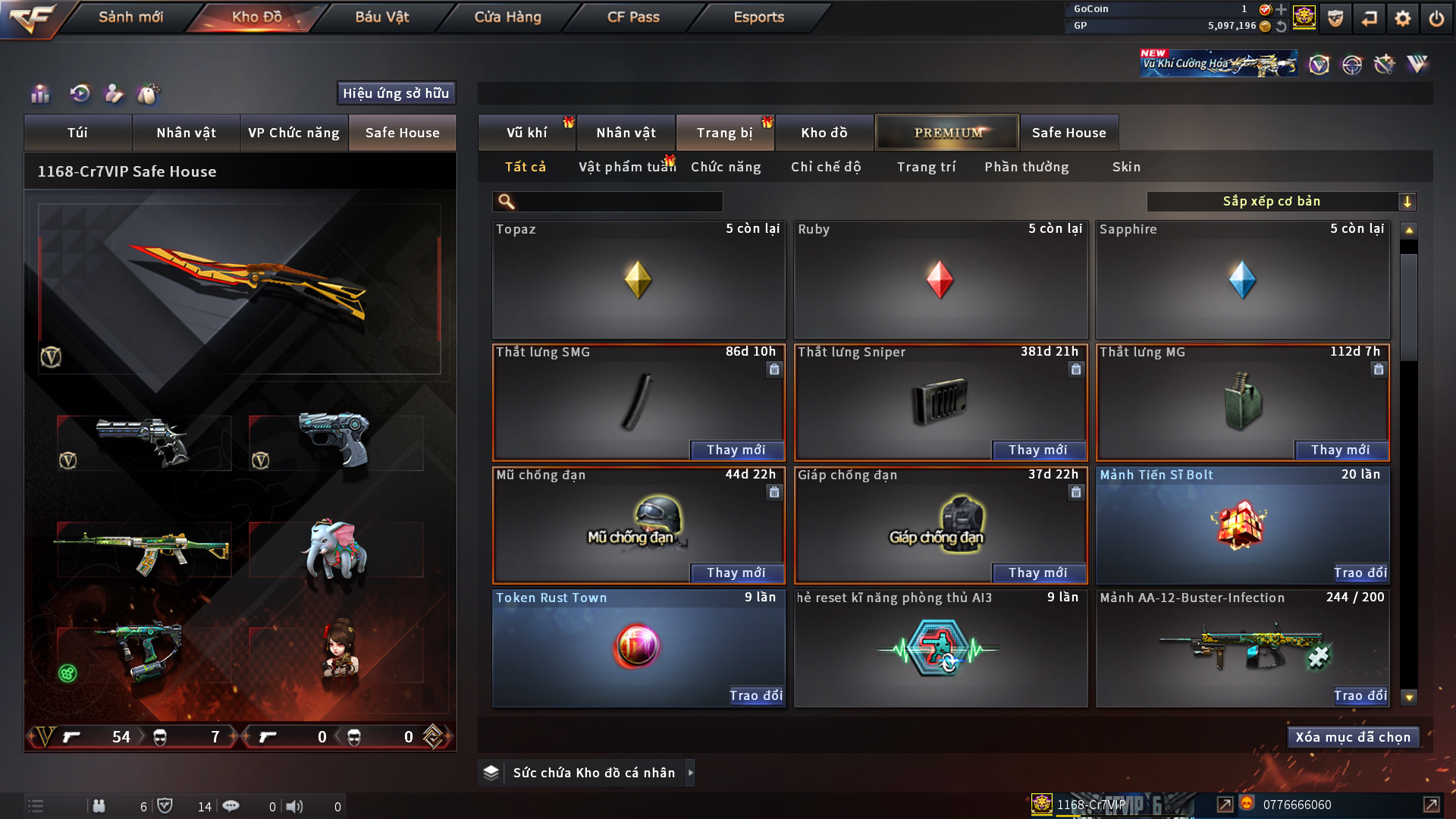Select the Chức năng filter
The height and width of the screenshot is (819, 1456).
pos(725,167)
